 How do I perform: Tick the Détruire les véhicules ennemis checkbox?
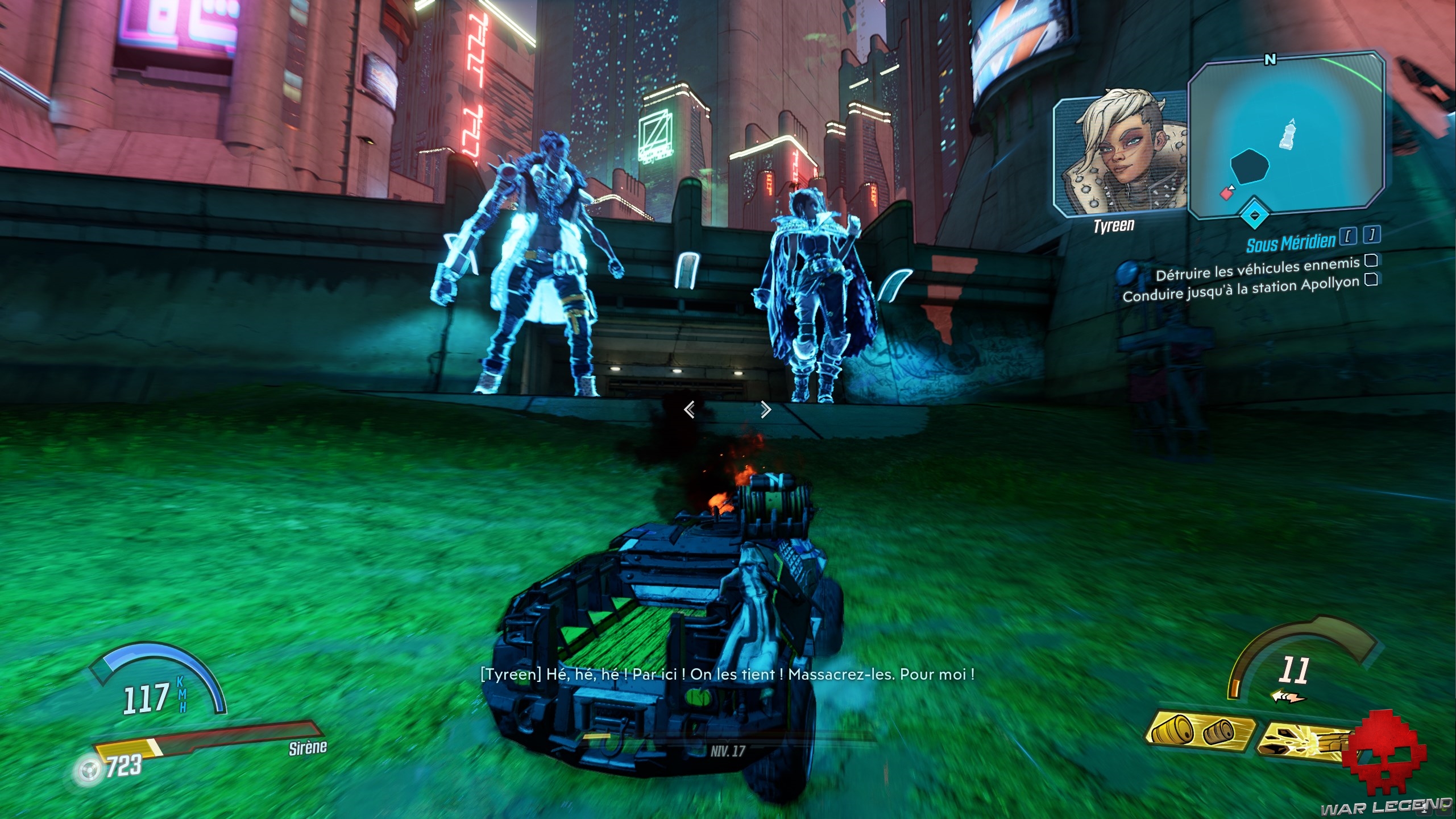click(x=1371, y=260)
